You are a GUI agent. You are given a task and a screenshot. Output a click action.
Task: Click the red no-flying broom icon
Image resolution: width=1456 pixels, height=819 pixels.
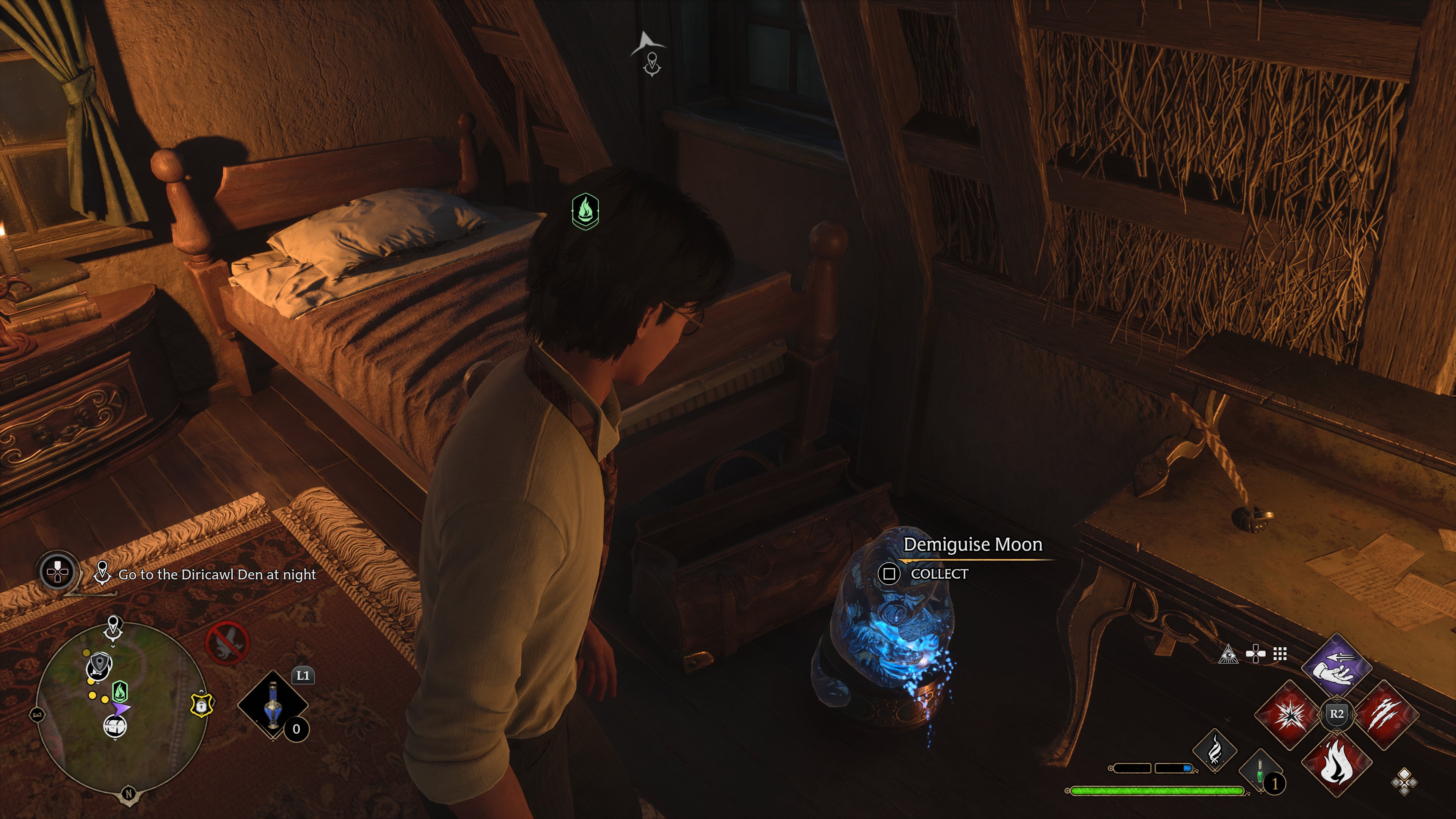[x=227, y=643]
